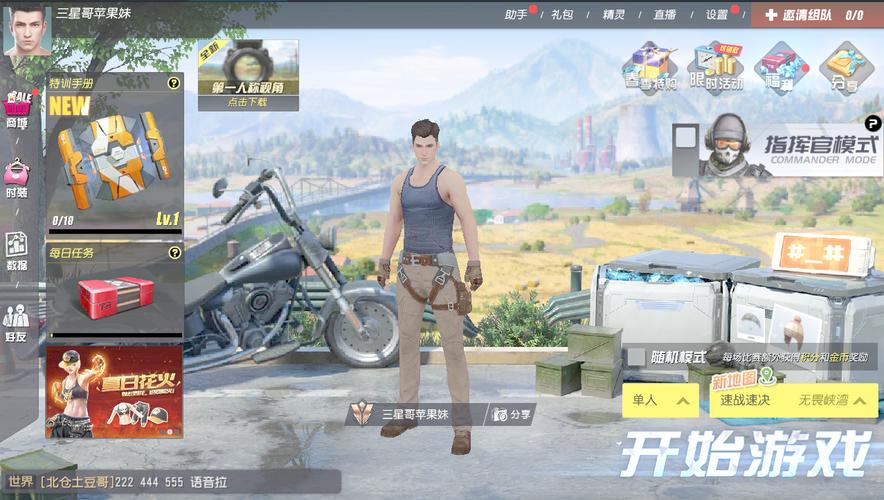The height and width of the screenshot is (500, 884).
Task: Open the 每日任务 daily mission crate
Action: point(114,291)
